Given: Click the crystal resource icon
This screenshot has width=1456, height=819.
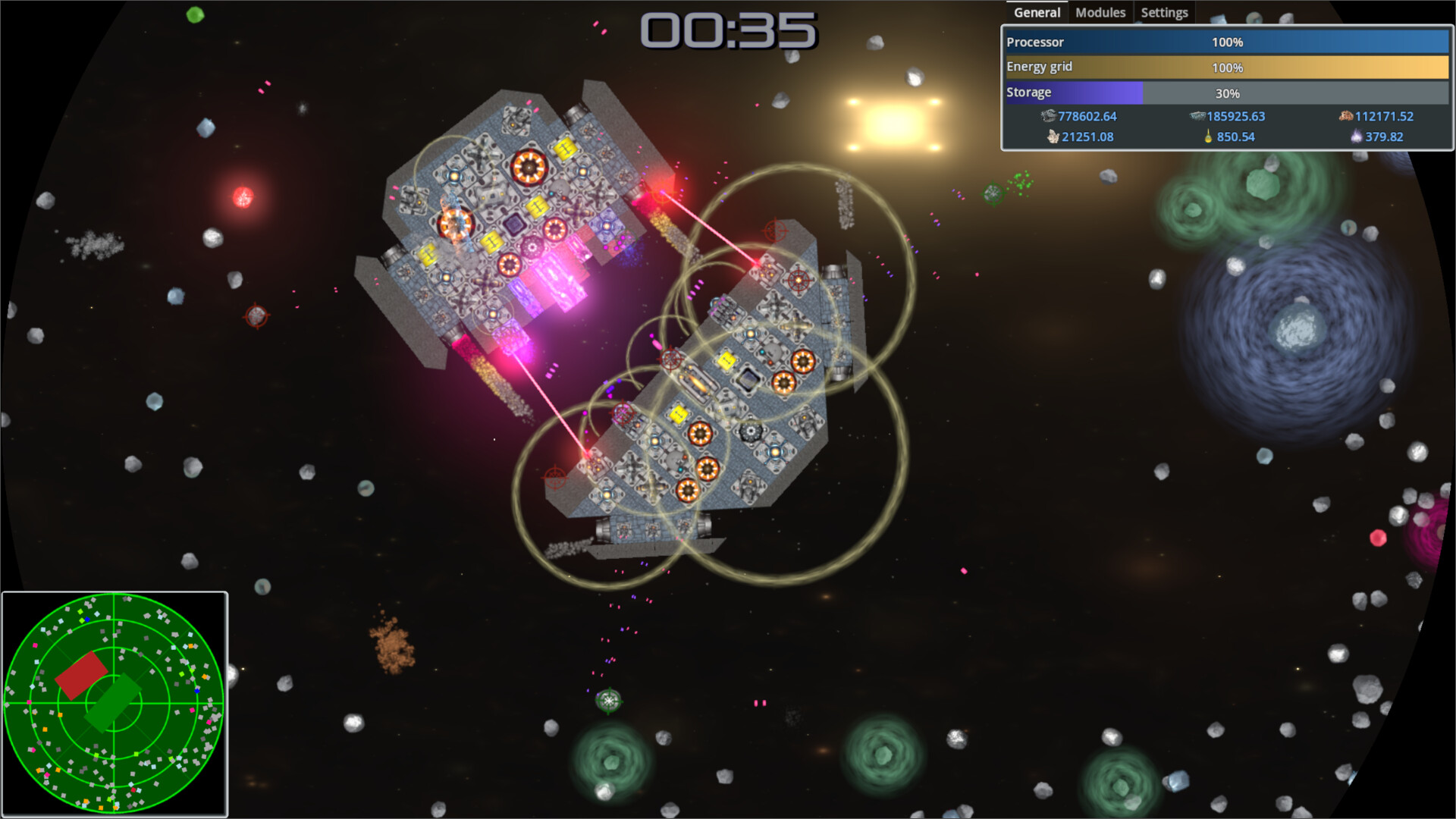Looking at the screenshot, I should tap(1053, 137).
